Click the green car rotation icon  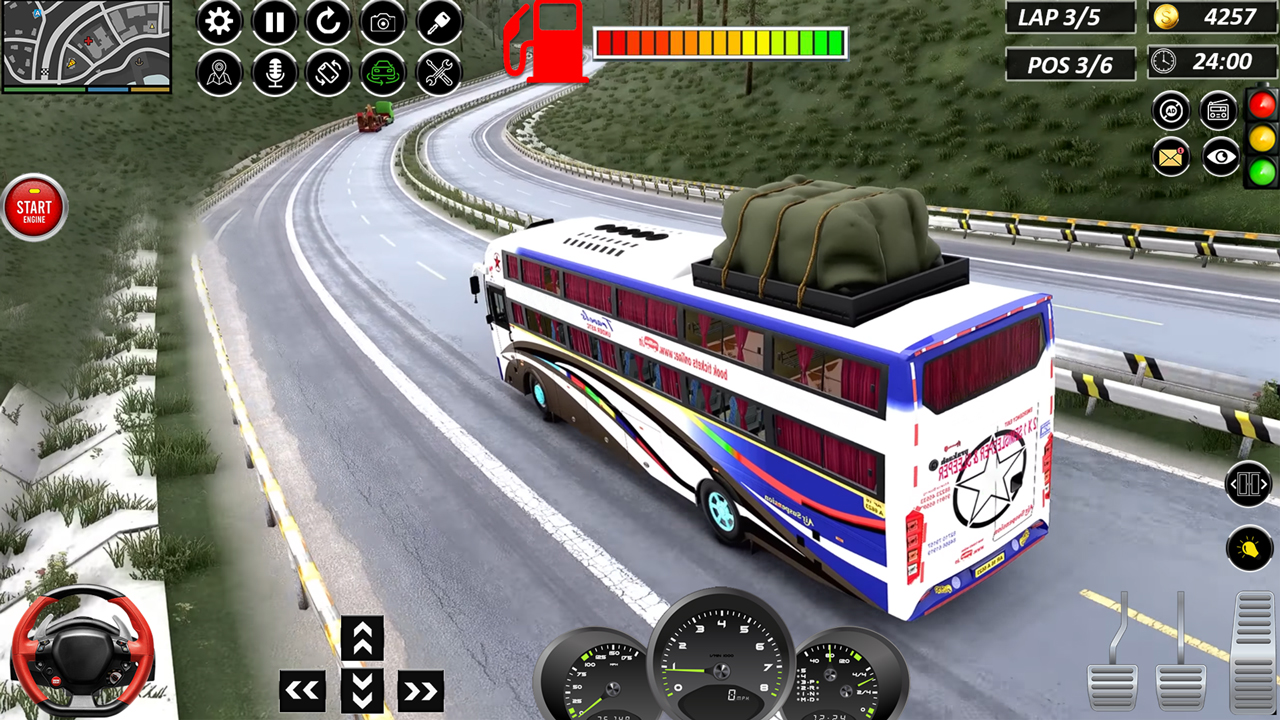pos(382,72)
